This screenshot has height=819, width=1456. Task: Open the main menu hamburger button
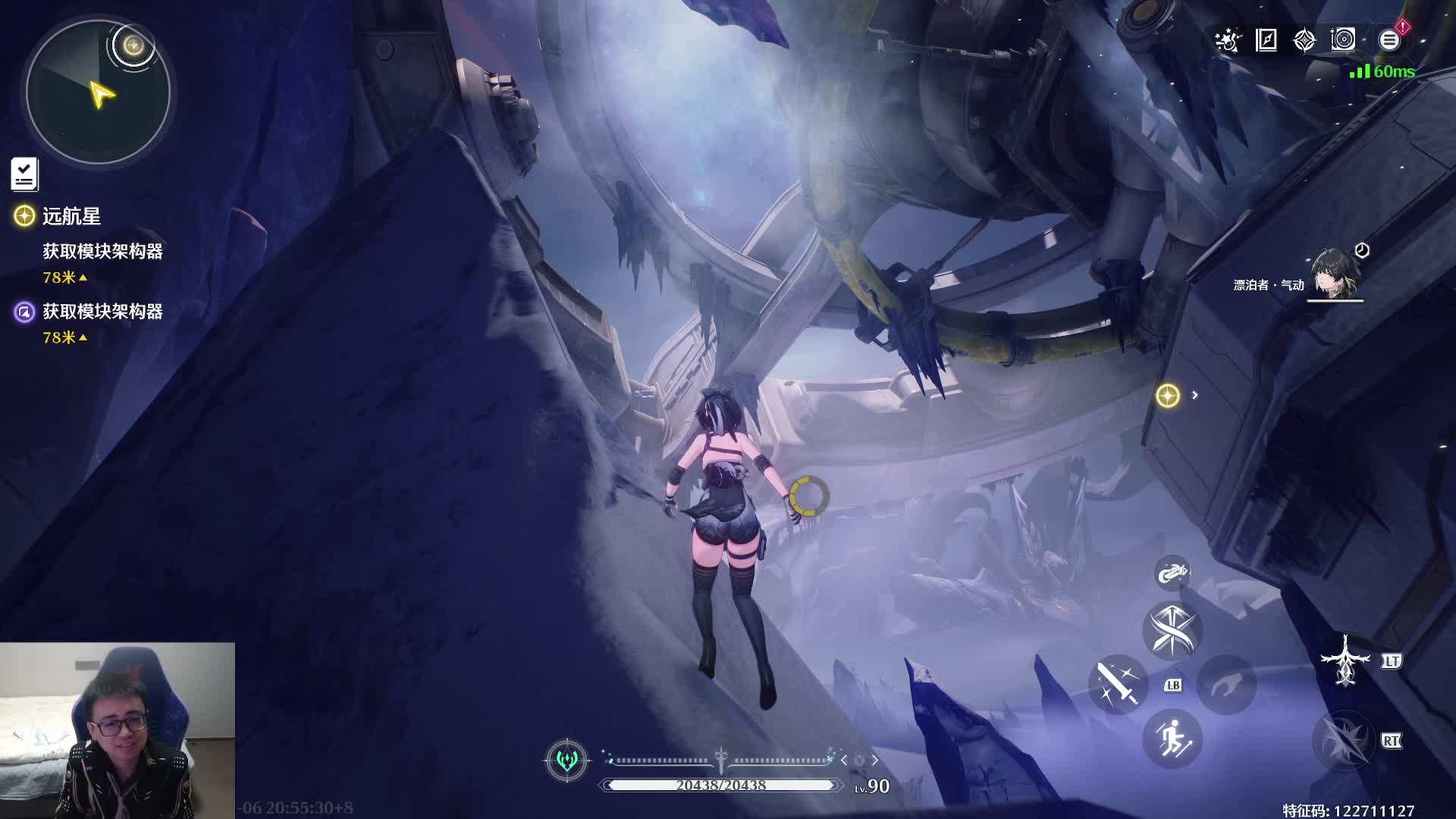tap(1389, 40)
